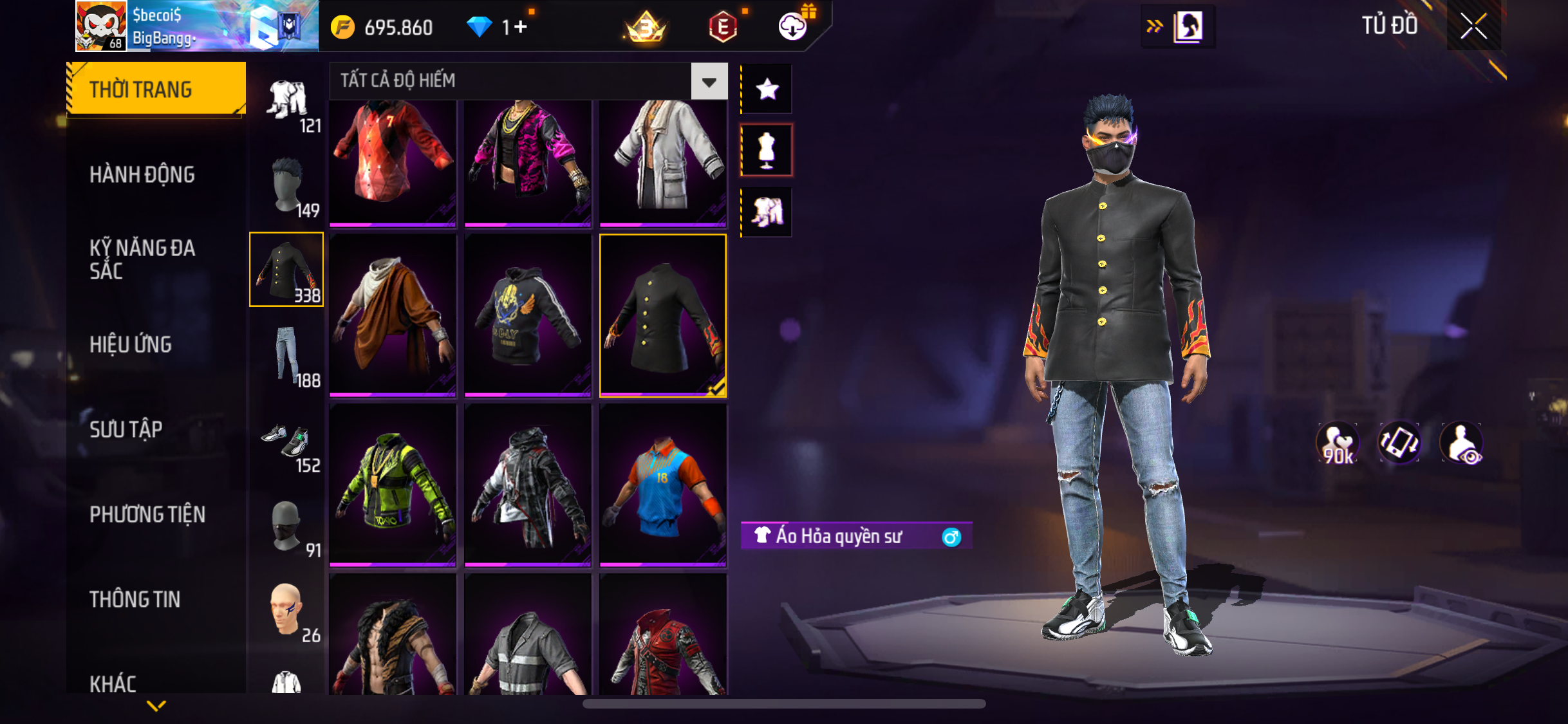Close the Tủ Đồ wardrobe screen
This screenshot has height=724, width=1568.
coord(1473,26)
